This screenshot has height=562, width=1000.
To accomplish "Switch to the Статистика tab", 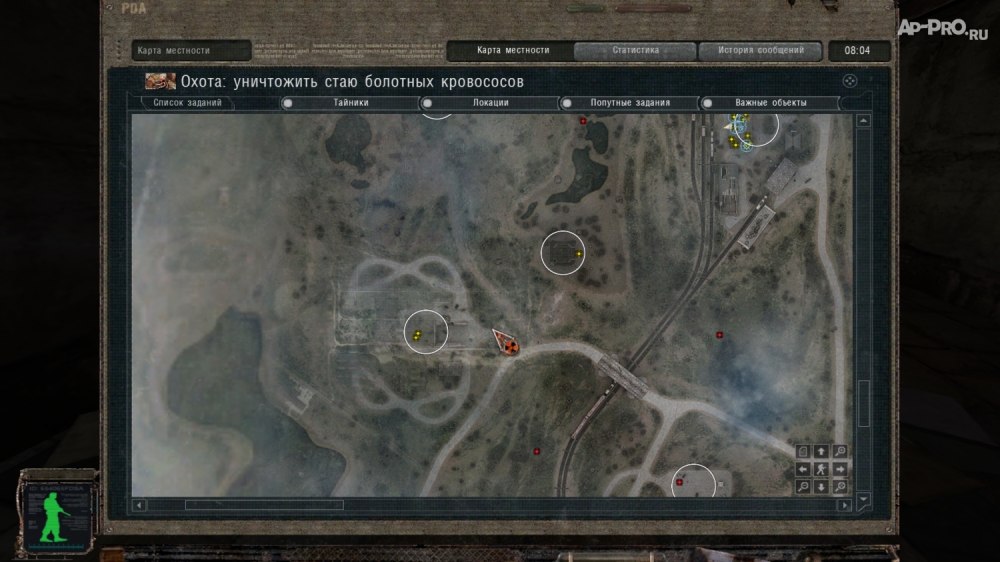I will click(635, 50).
